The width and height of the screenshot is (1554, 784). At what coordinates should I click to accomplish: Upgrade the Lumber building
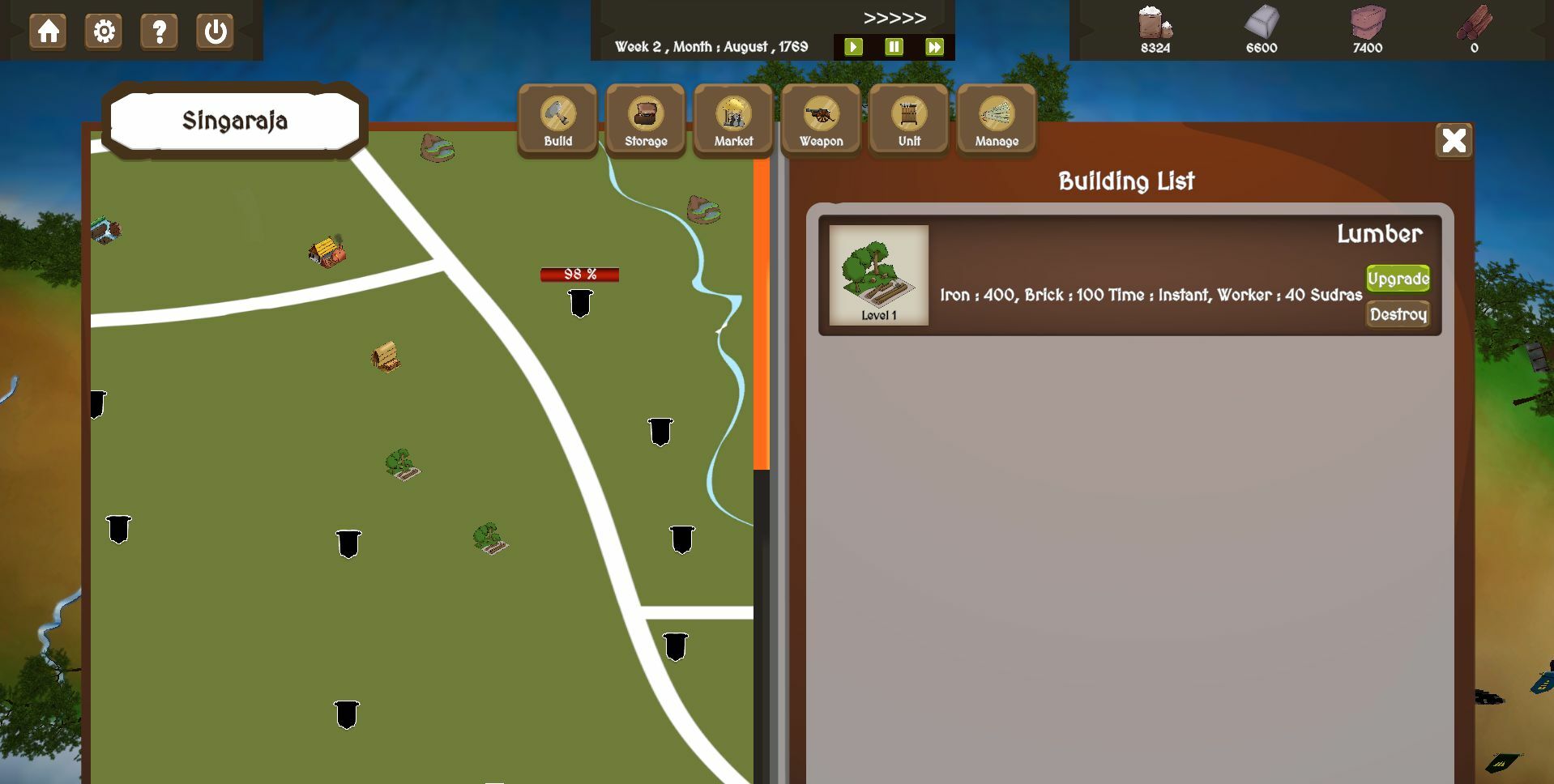[x=1398, y=278]
